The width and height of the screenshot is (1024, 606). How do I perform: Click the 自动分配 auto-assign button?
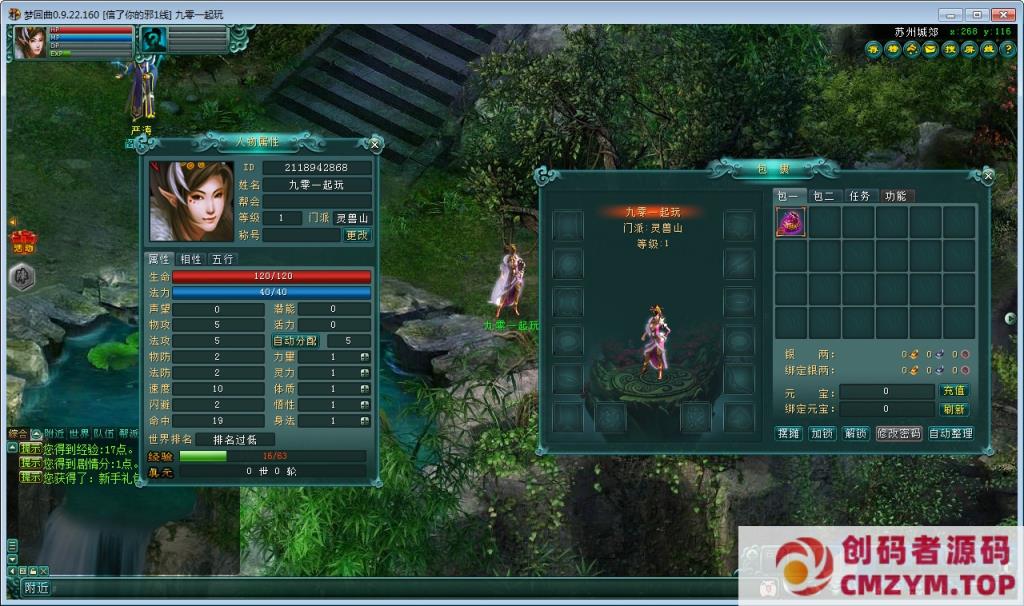[296, 341]
